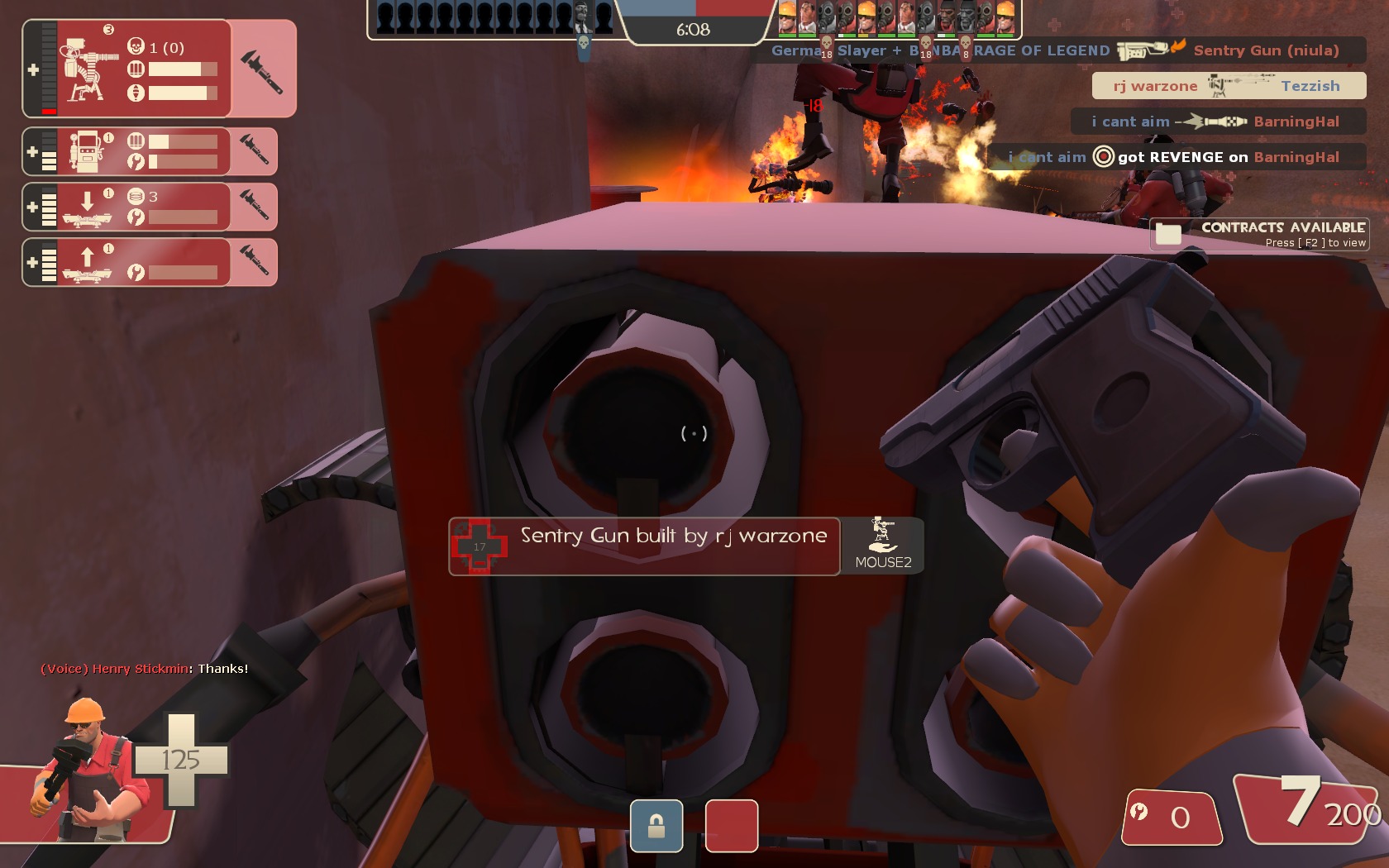Click Henry Stickmin's voice chat message
Screen dimensions: 1389x868
point(145,669)
